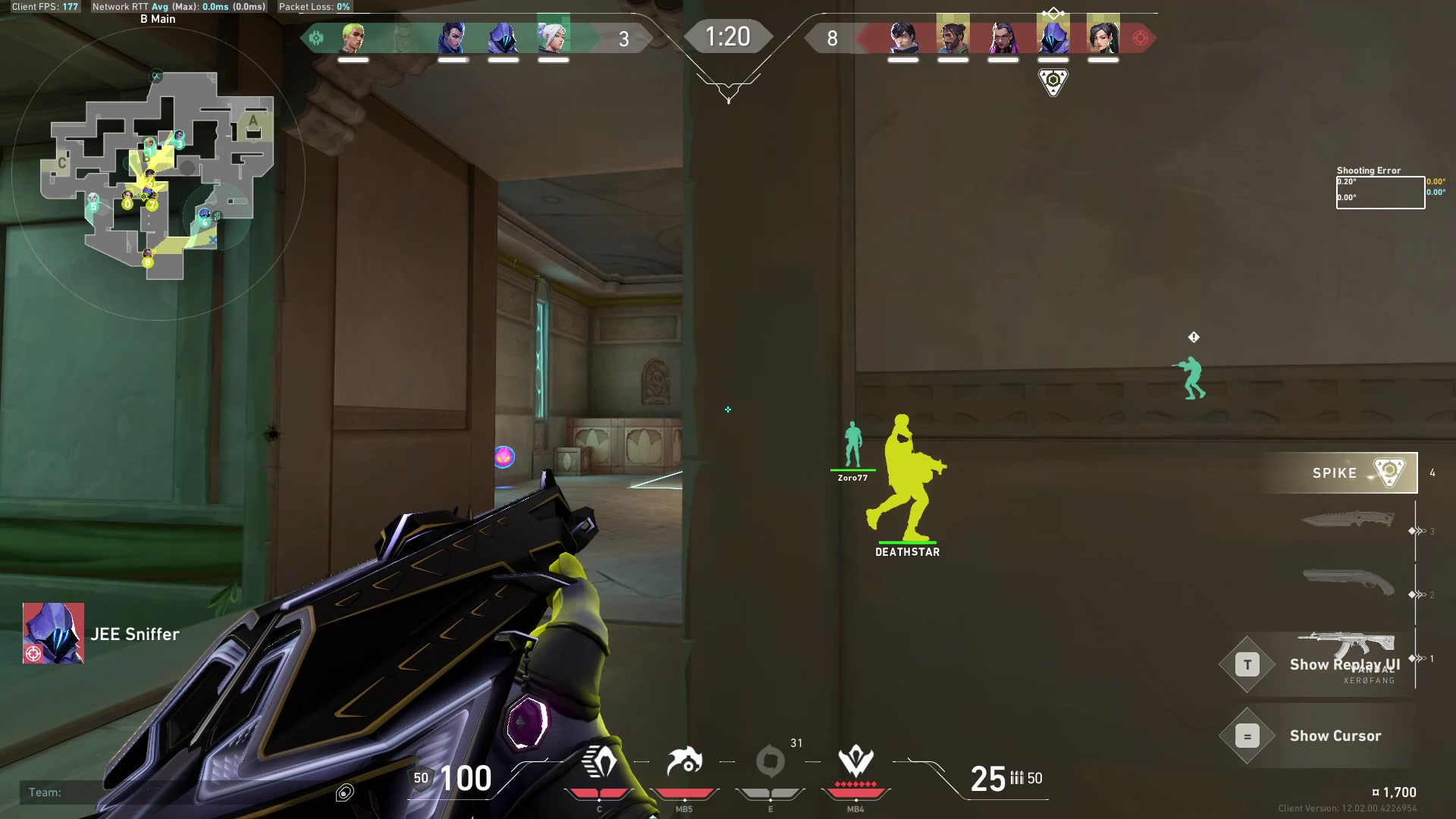
Task: Equip the Shorty sidearm slot
Action: [1348, 582]
